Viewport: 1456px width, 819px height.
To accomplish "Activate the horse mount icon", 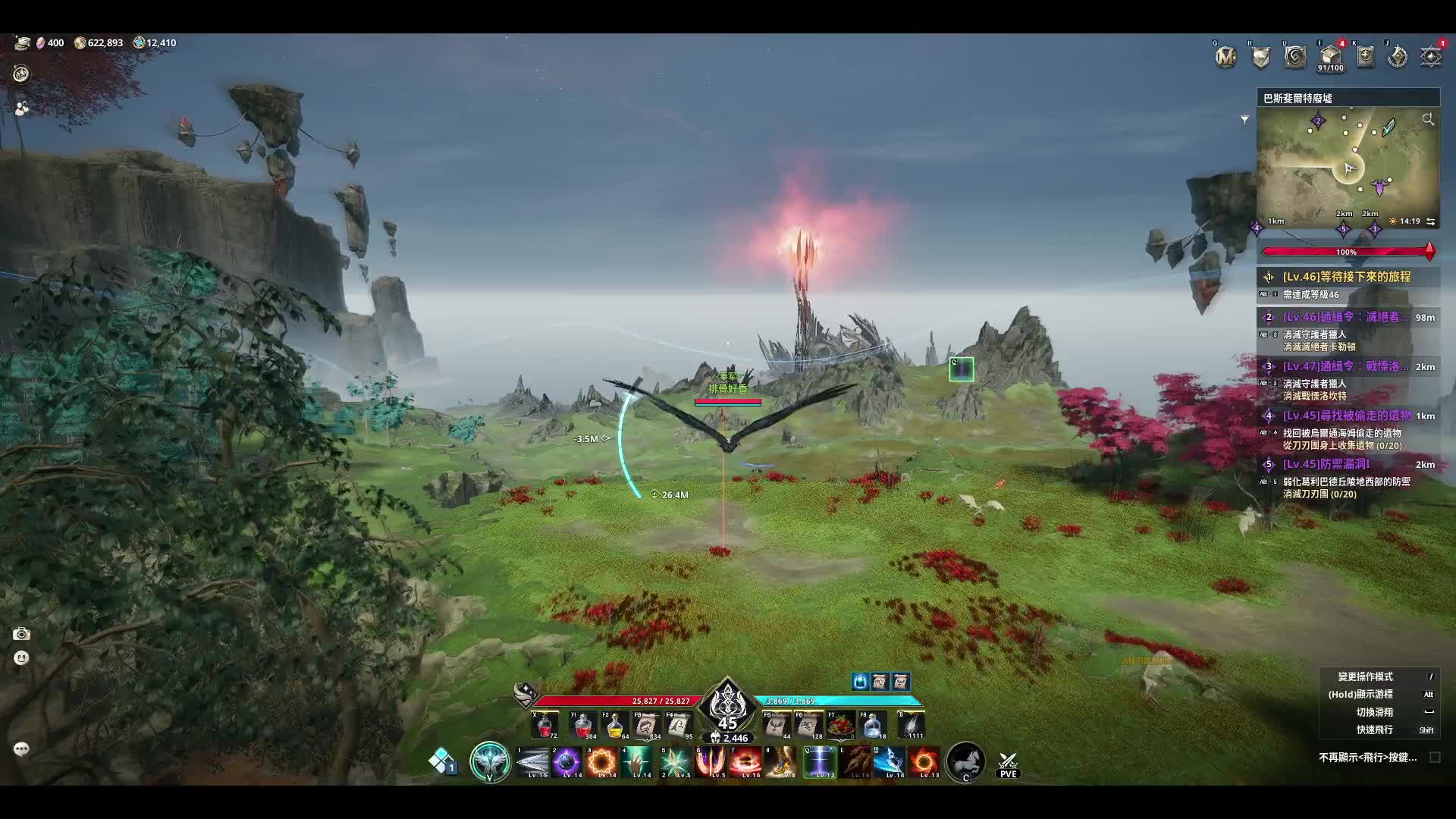I will (x=965, y=761).
